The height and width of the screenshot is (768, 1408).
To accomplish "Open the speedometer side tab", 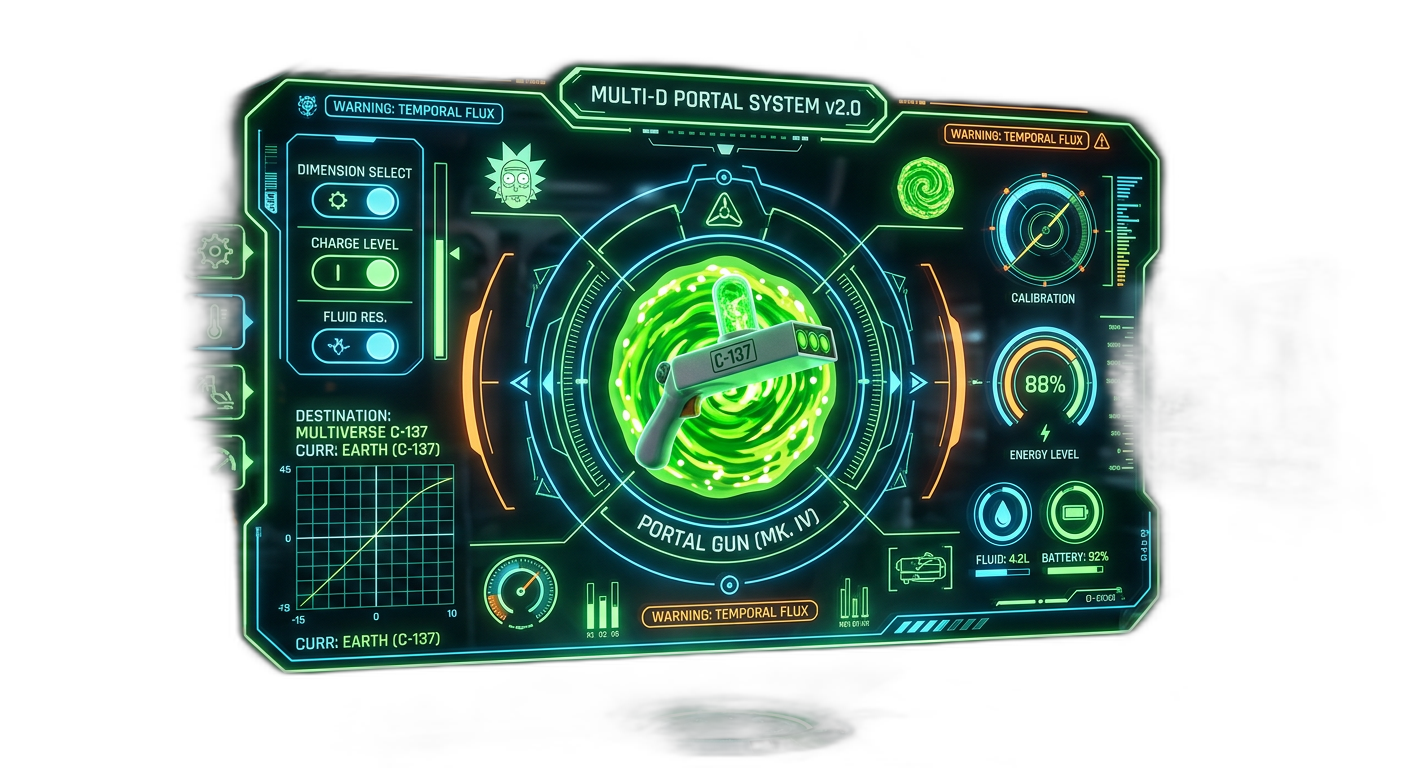I will coord(216,461).
